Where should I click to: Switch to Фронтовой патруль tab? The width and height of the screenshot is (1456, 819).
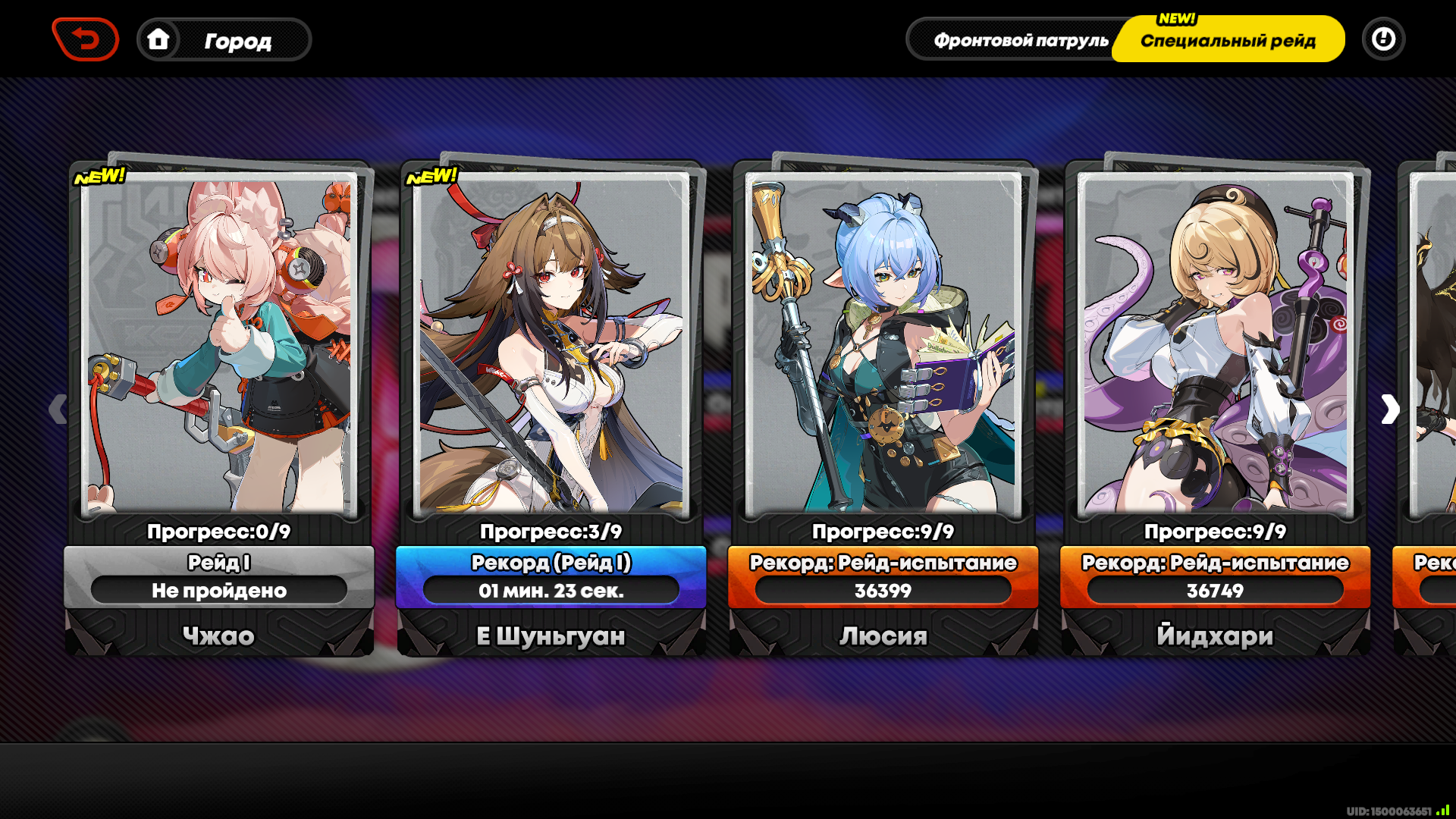point(1020,40)
